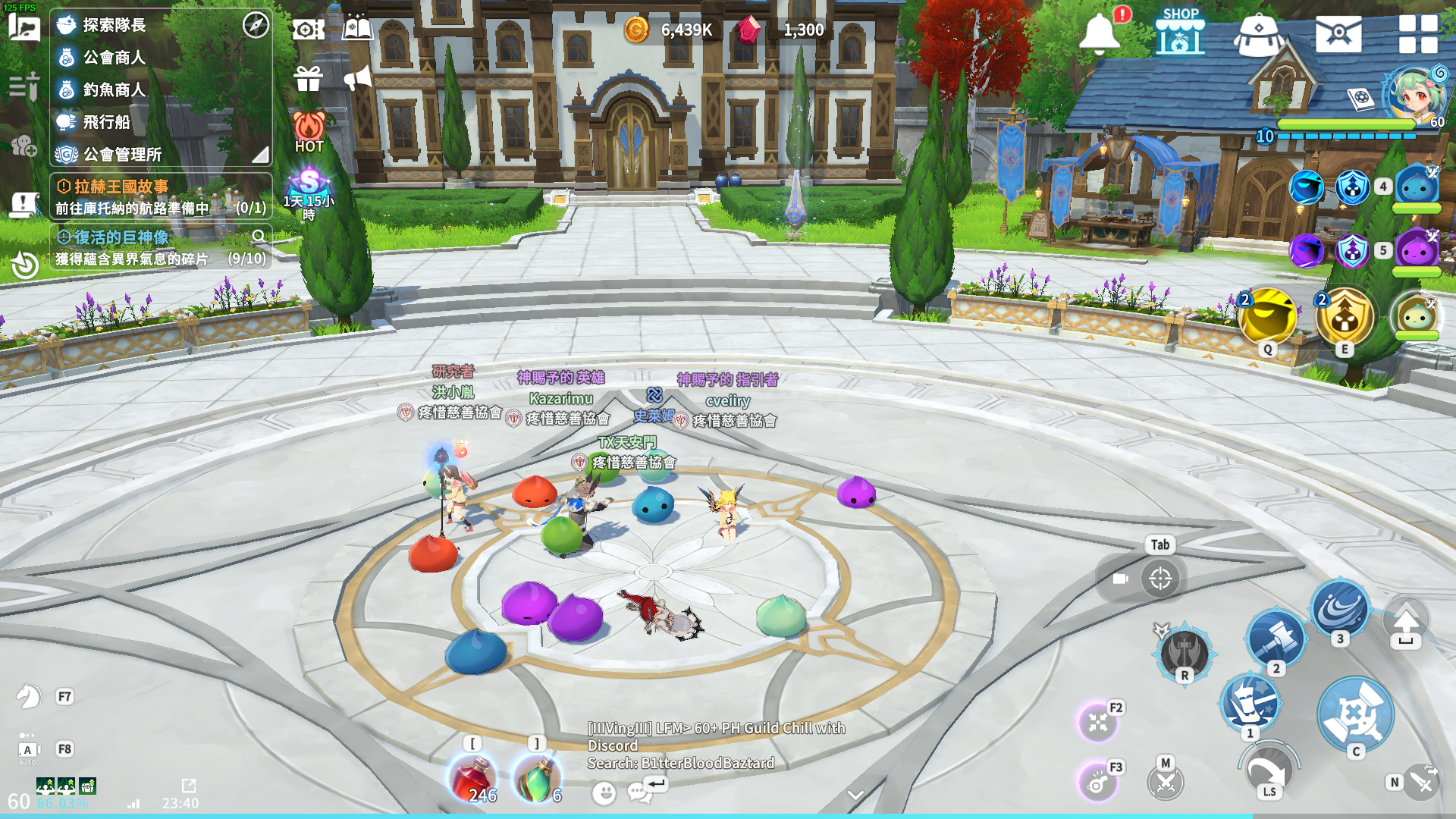Viewport: 1456px width, 819px height.
Task: Open the SHOP icon
Action: pyautogui.click(x=1180, y=33)
